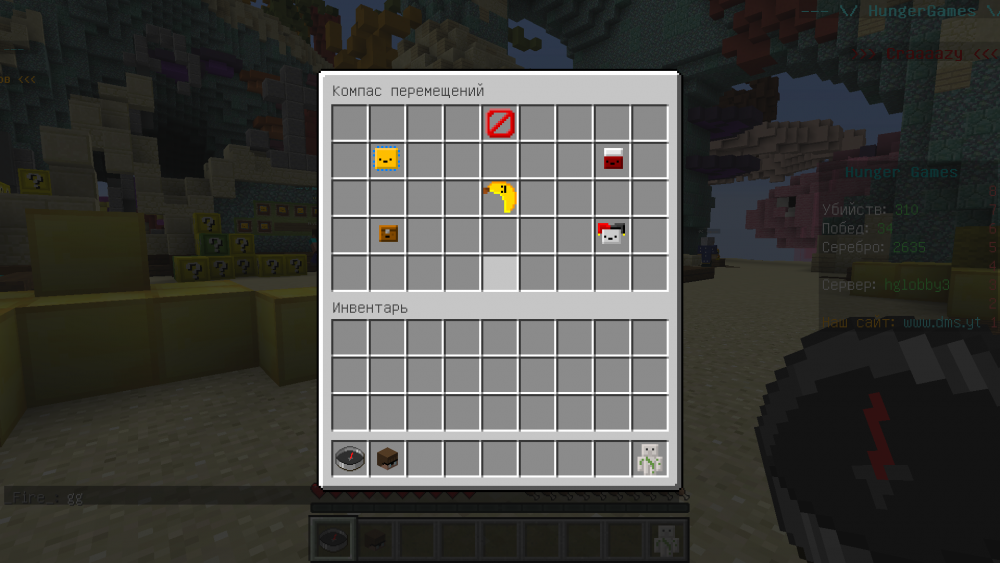Select the yellow smiling block icon
This screenshot has width=1000, height=563.
(x=387, y=159)
